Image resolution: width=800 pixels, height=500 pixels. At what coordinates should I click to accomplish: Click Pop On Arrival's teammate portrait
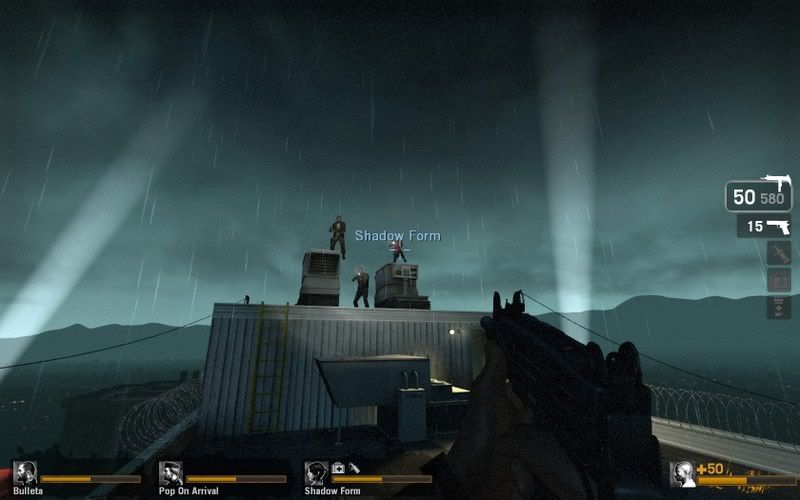point(171,473)
